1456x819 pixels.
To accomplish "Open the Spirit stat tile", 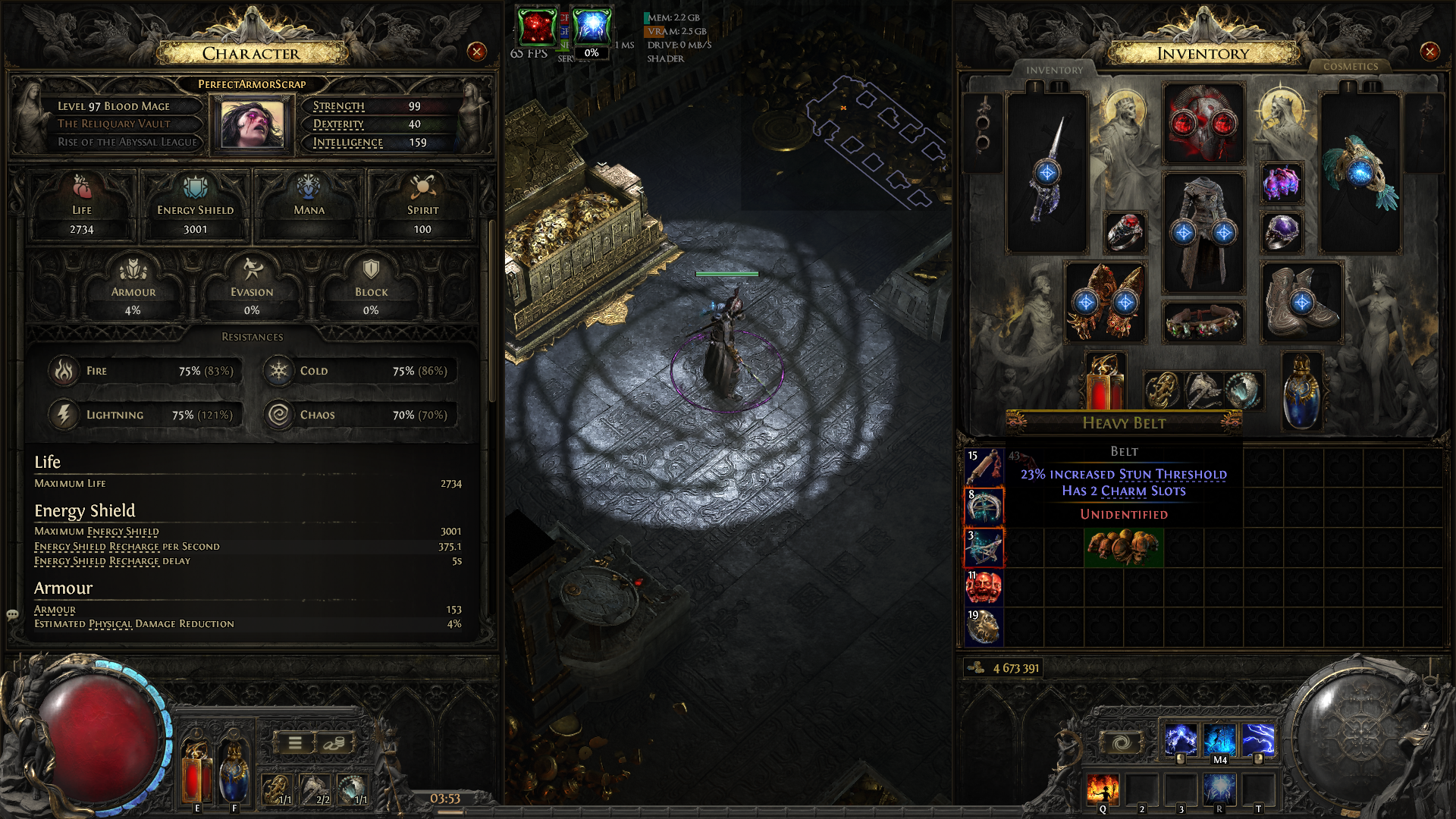I will [422, 205].
